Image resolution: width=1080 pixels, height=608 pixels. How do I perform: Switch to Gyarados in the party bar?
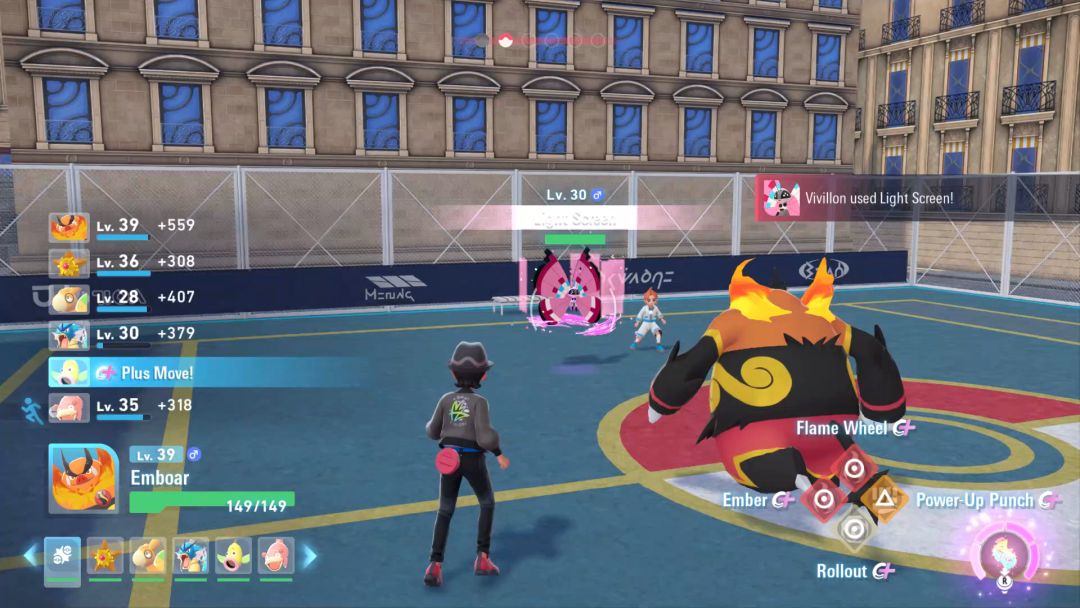pyautogui.click(x=190, y=556)
